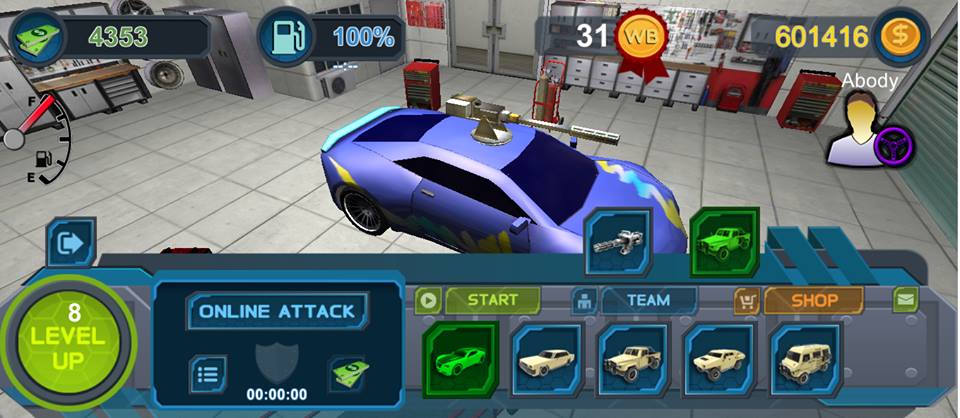Viewport: 960px width, 418px height.
Task: Open the SHOP
Action: tap(813, 299)
